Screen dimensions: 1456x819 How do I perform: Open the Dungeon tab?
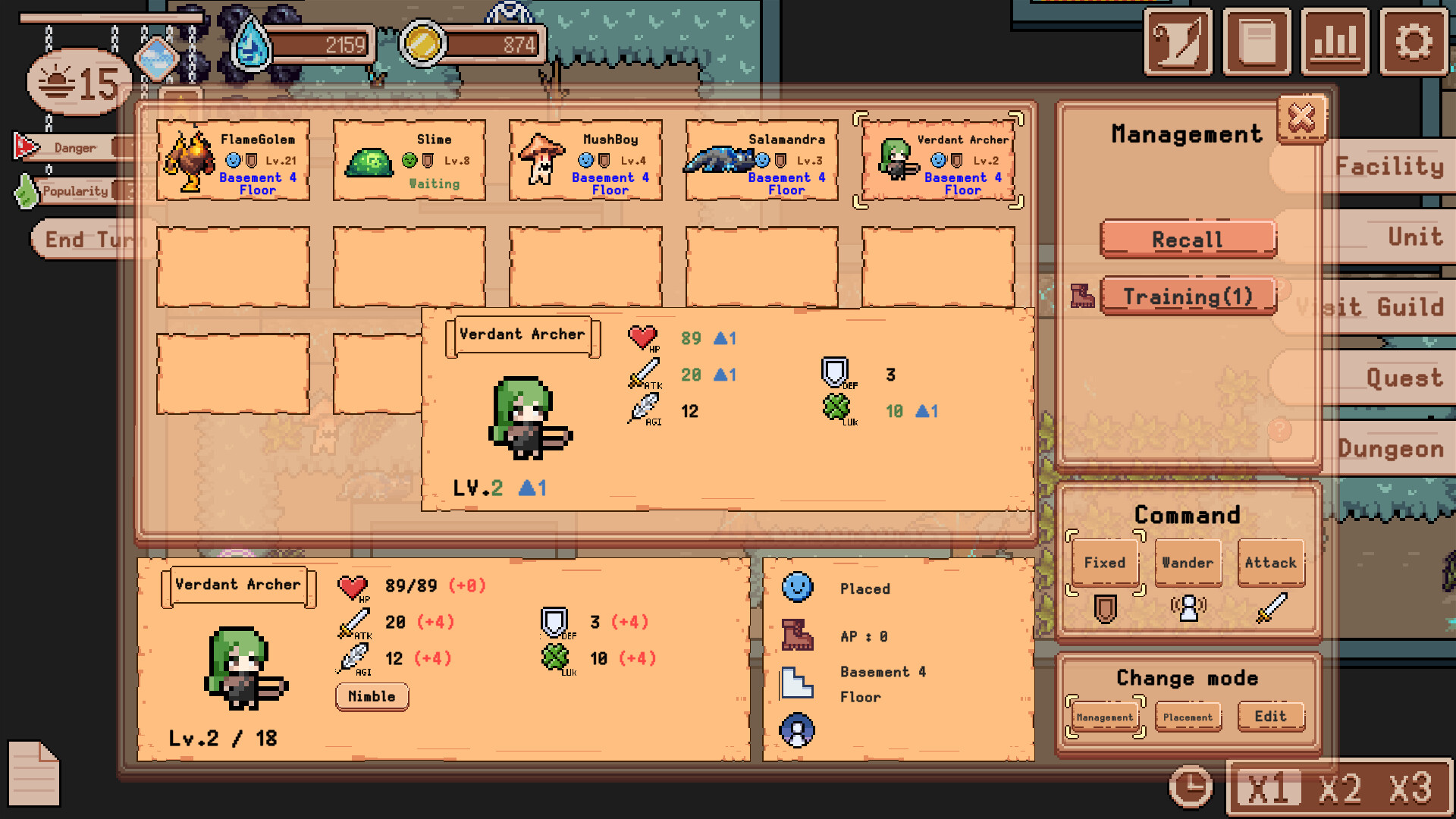click(x=1390, y=449)
